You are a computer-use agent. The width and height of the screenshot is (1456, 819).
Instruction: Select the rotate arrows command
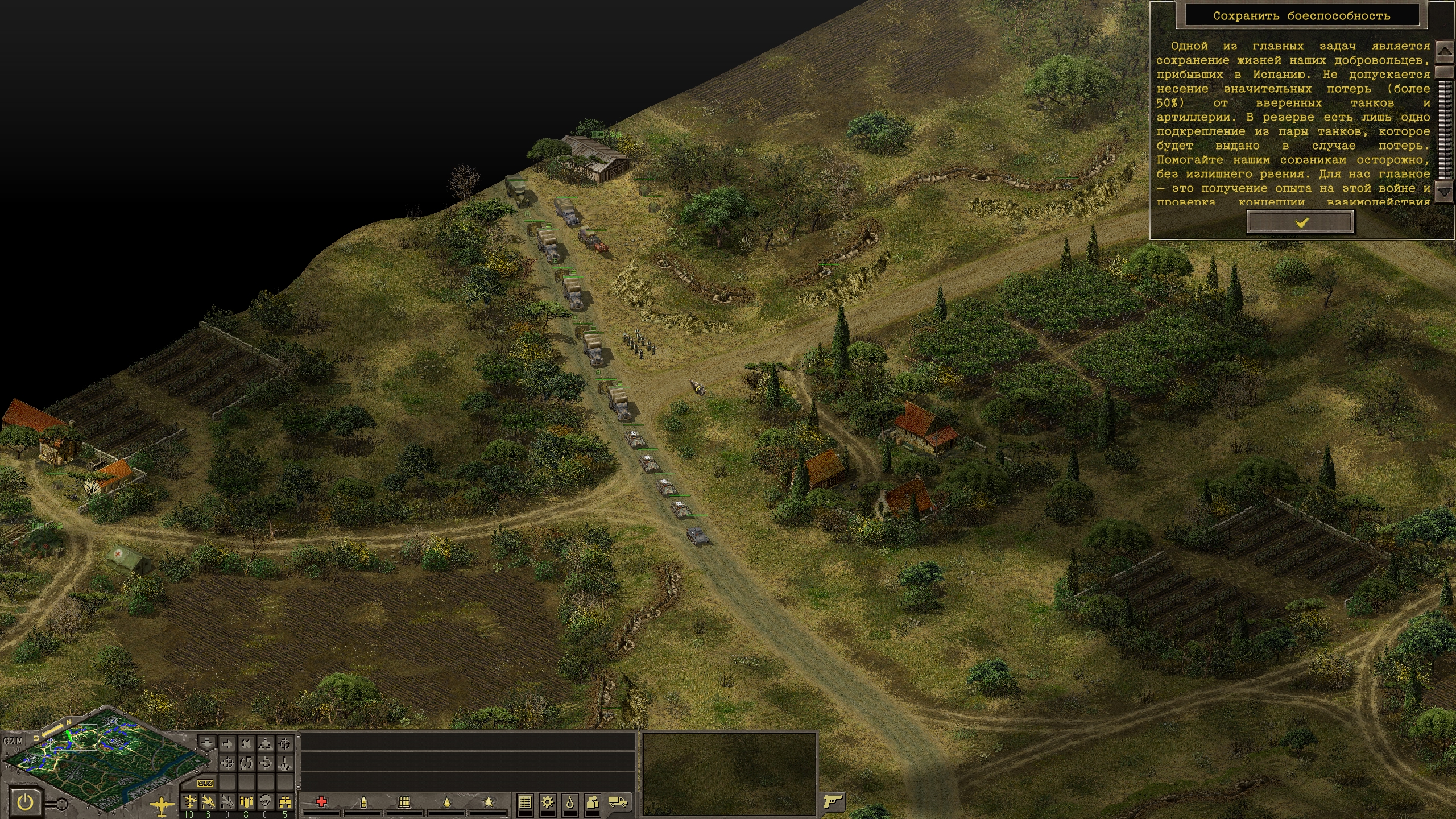tap(246, 763)
